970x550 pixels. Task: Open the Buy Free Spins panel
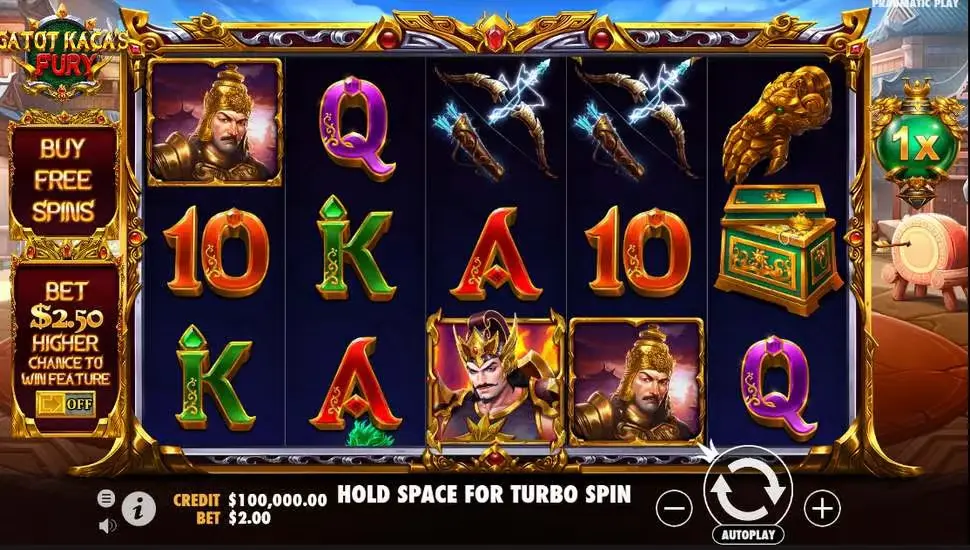tap(65, 180)
